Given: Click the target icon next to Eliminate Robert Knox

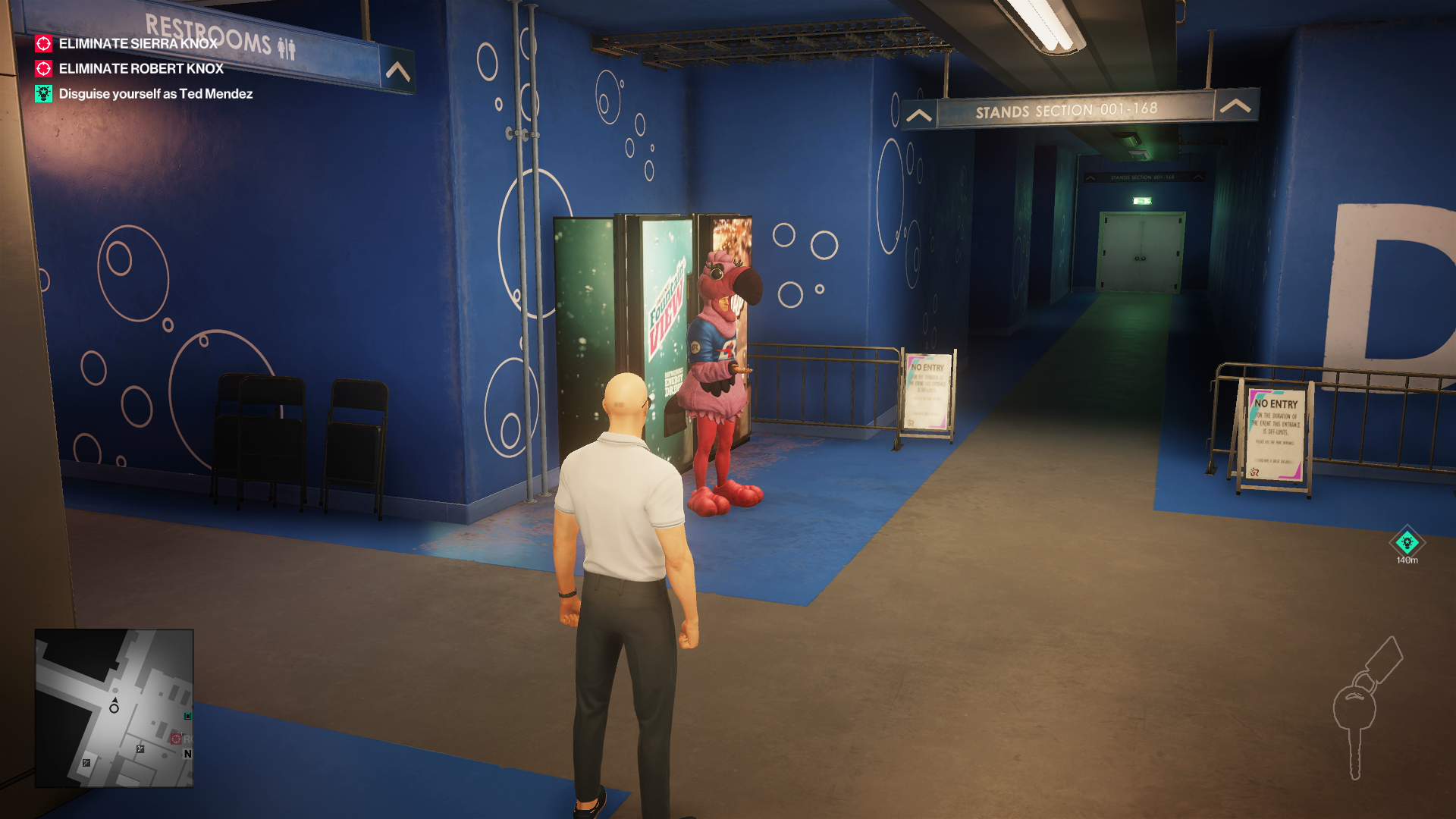Looking at the screenshot, I should click(x=43, y=69).
